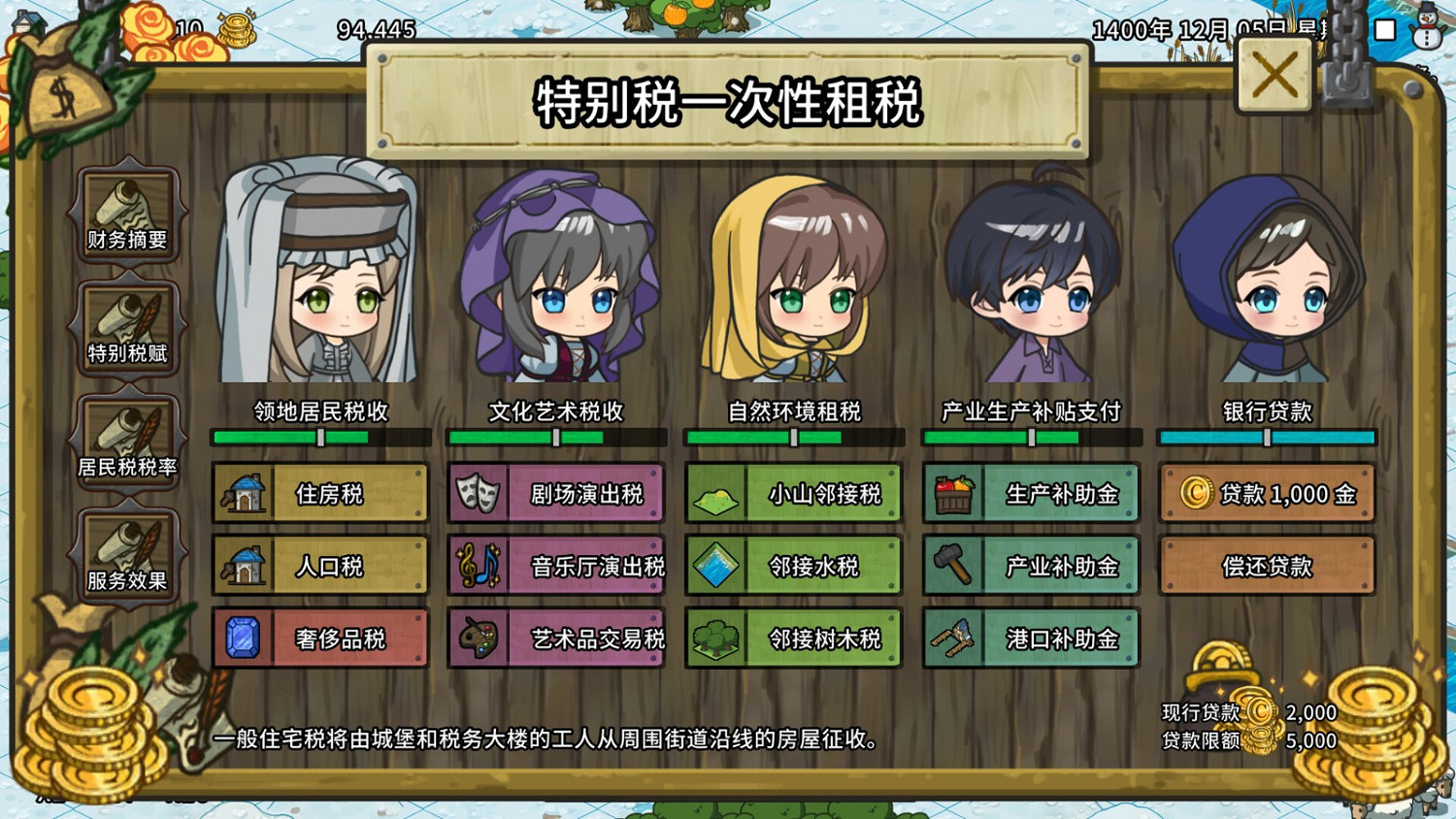Click the paint palette icon for 艺术品交易税
Screen dimensions: 1456x819
(x=478, y=639)
